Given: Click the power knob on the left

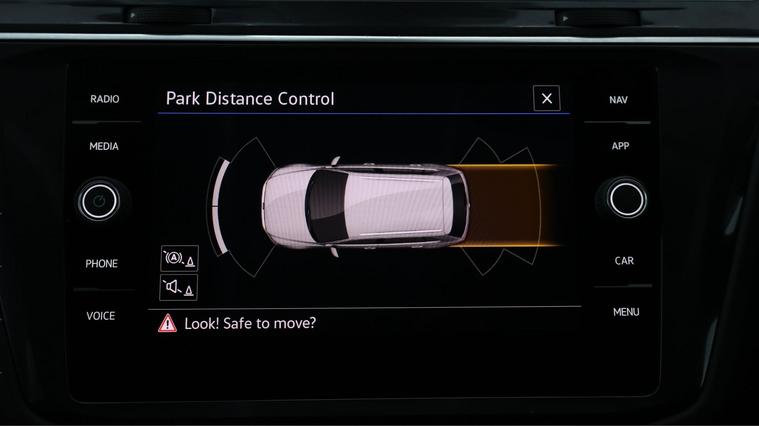Looking at the screenshot, I should tap(99, 202).
